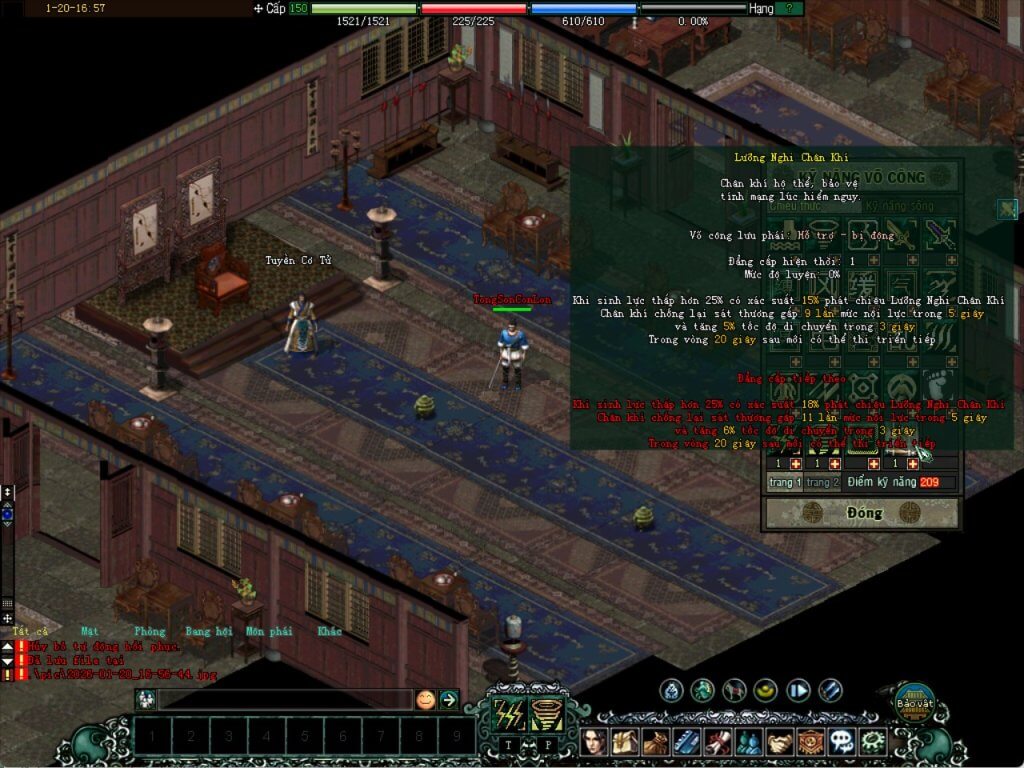Toggle the horse mount button
The image size is (1024, 768).
pos(735,690)
